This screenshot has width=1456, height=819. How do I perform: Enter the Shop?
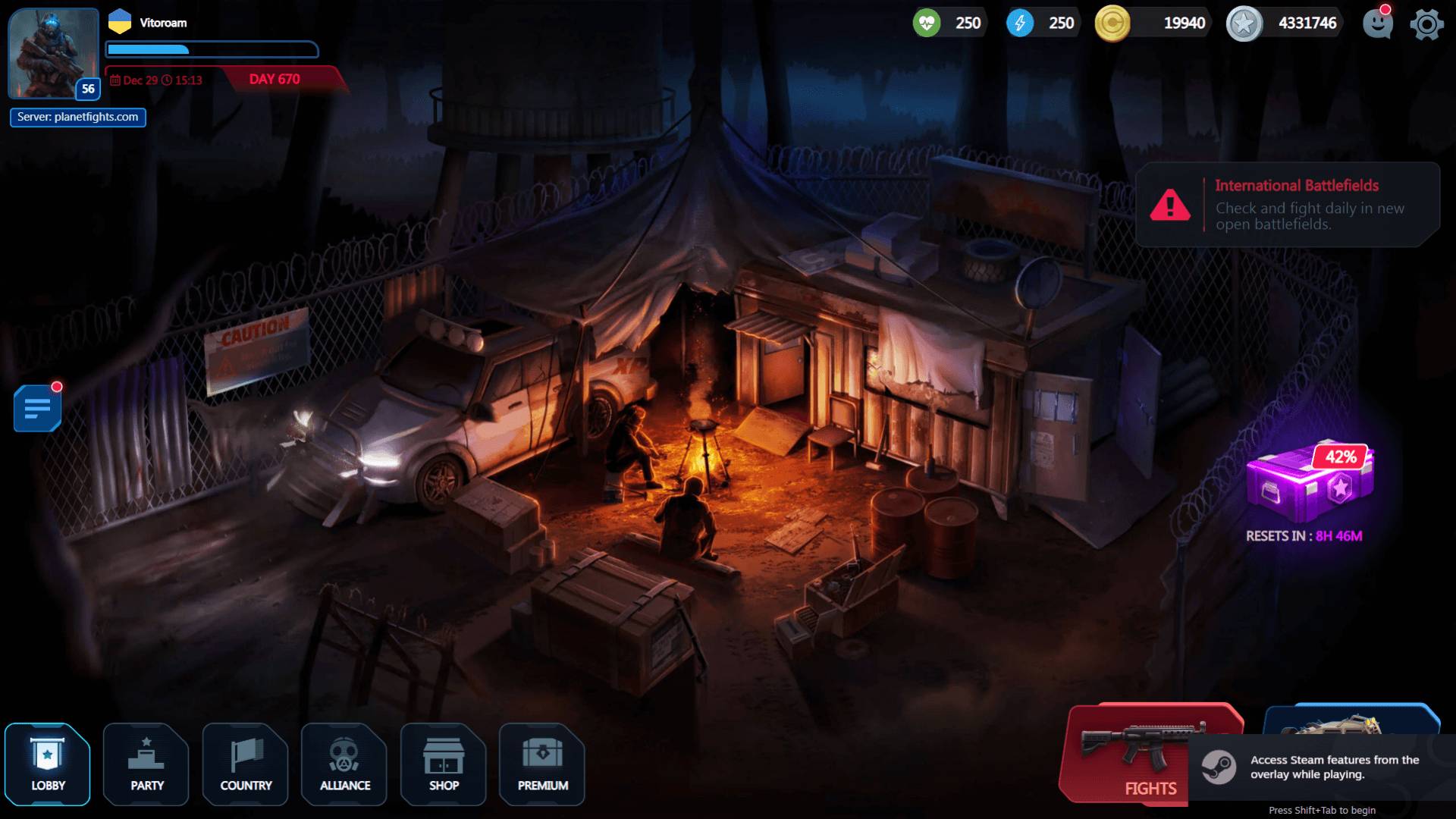coord(444,764)
